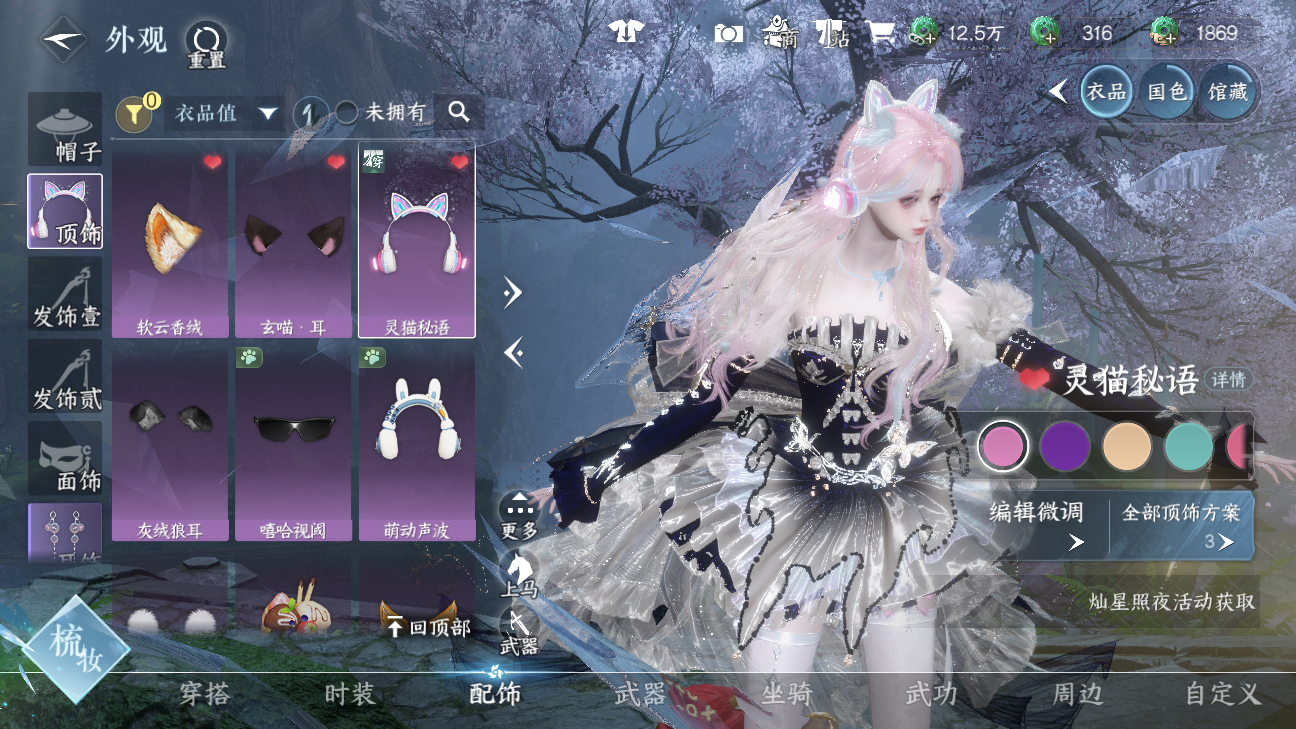Select the 萌动声波 bunny headphones
1296x729 pixels.
coord(416,443)
